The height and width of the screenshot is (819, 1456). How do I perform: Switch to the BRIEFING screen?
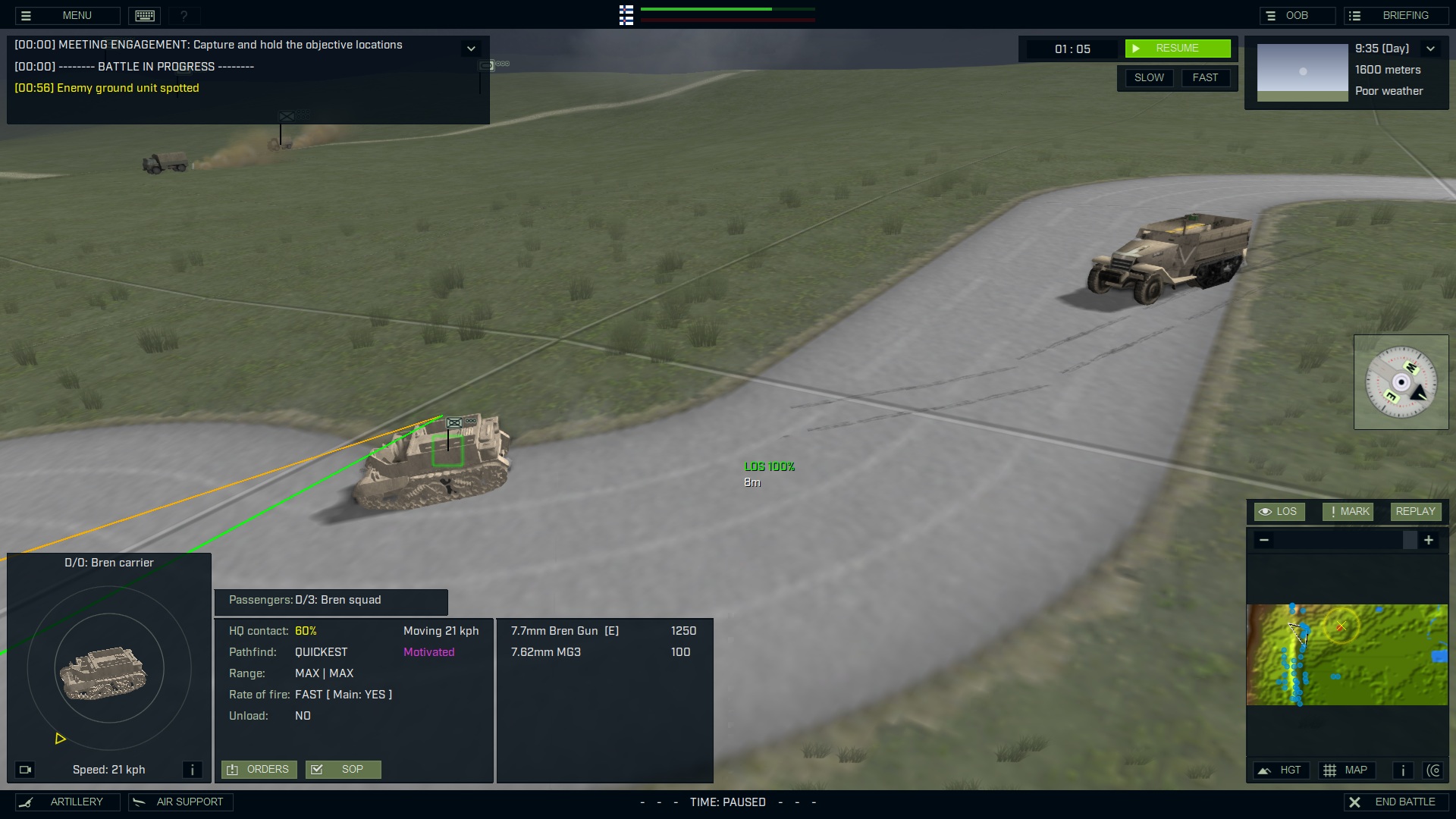coord(1397,15)
